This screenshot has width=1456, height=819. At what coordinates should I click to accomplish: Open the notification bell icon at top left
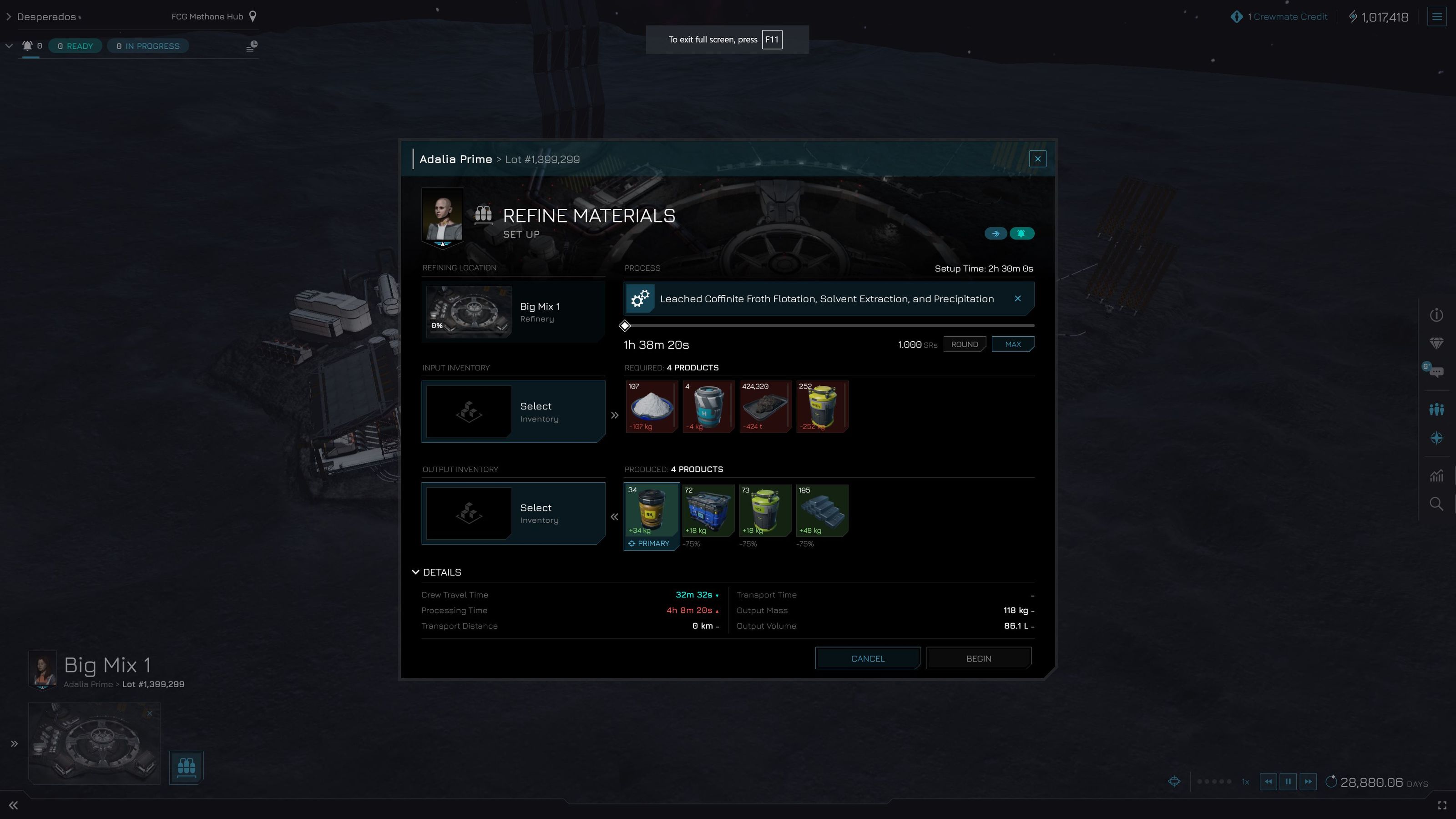point(28,46)
